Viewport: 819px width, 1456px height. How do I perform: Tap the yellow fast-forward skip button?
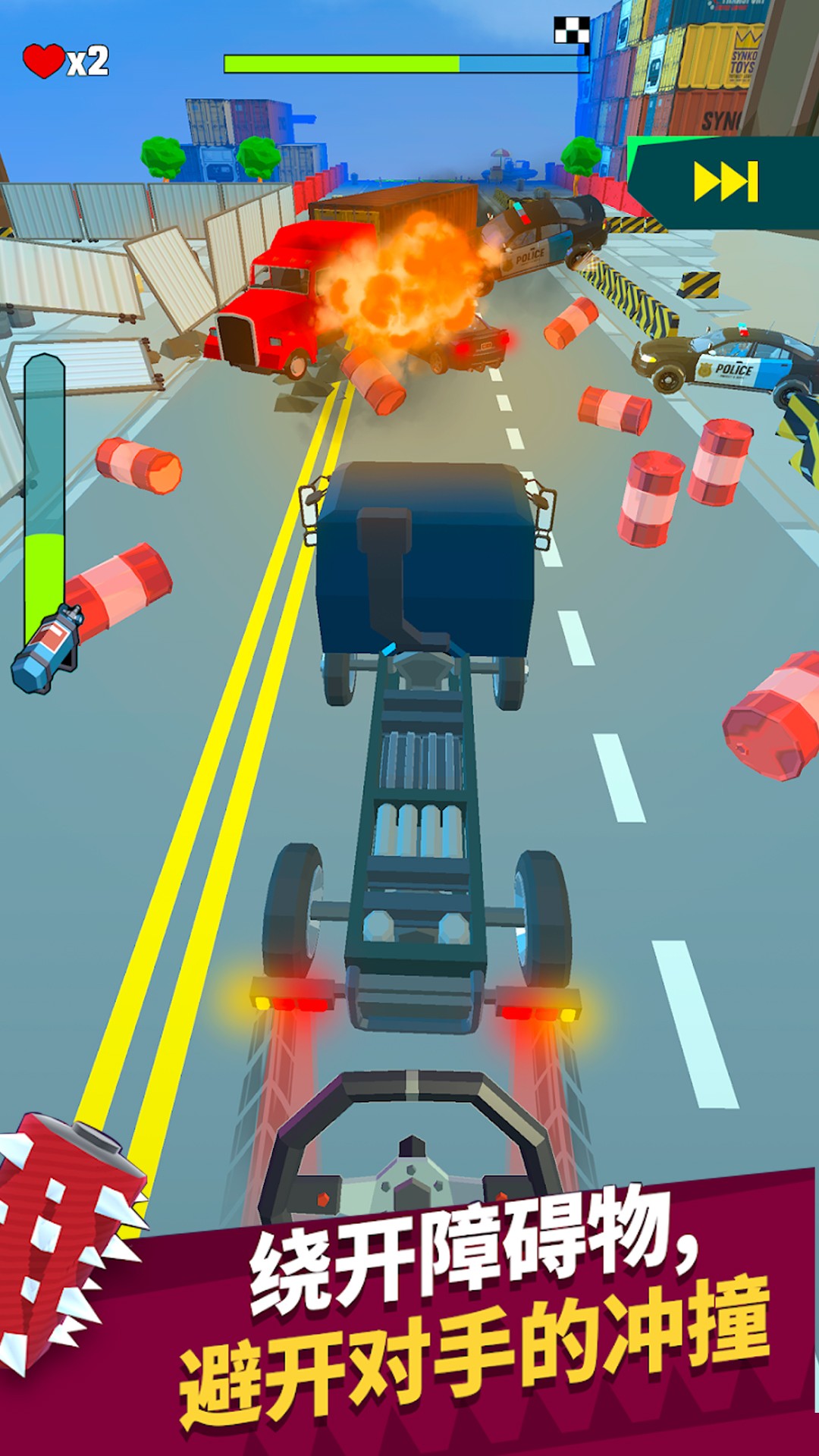pyautogui.click(x=726, y=182)
